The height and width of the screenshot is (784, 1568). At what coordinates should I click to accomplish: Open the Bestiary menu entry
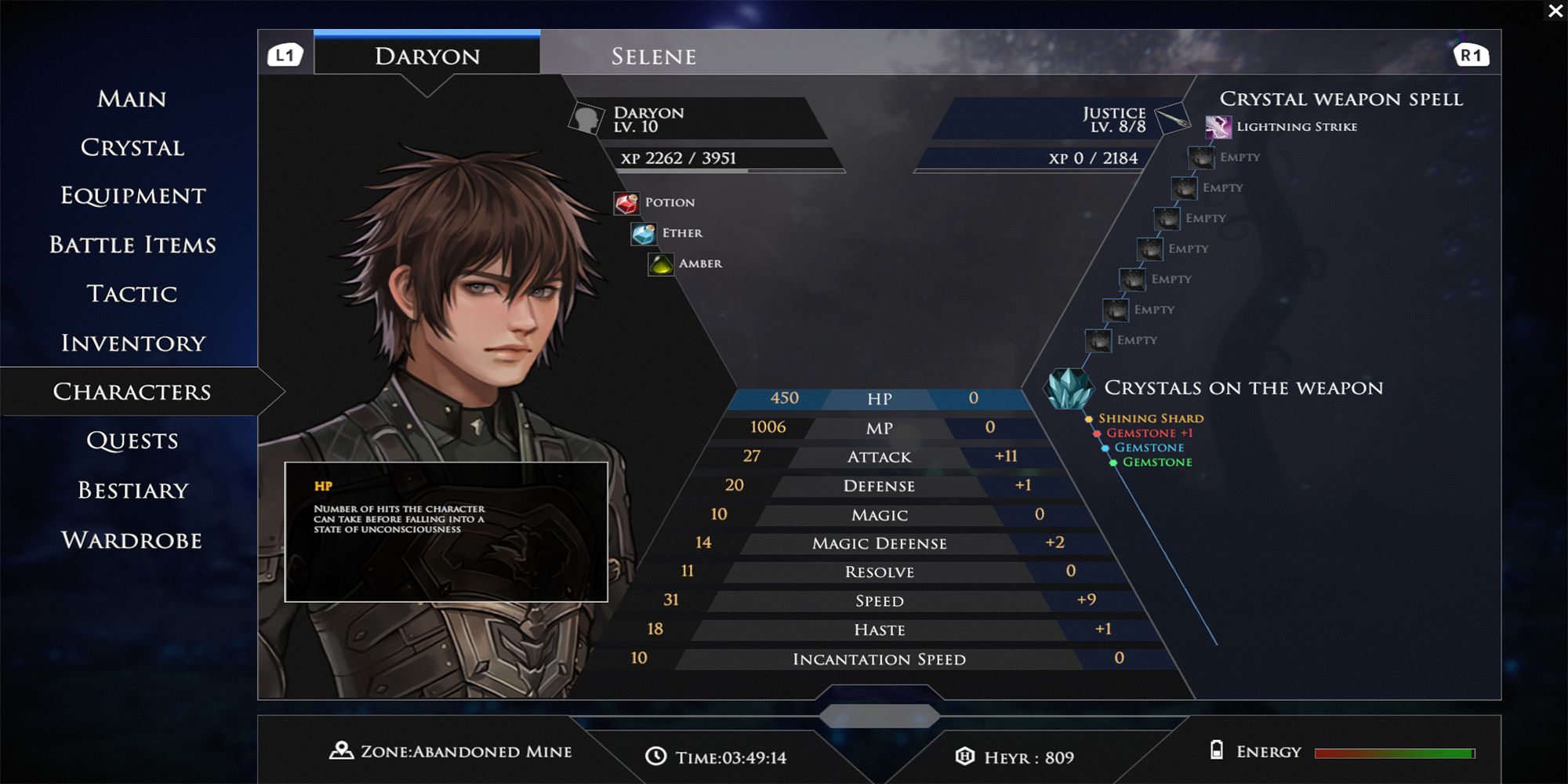click(133, 490)
